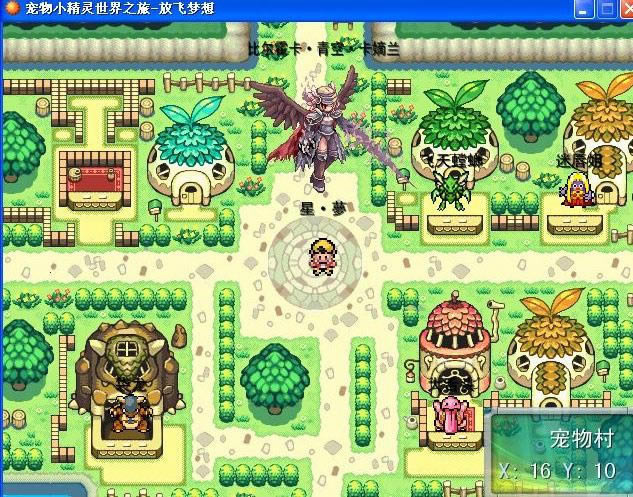Viewport: 633px width, 497px height.
Task: Close the game window
Action: pos(626,10)
